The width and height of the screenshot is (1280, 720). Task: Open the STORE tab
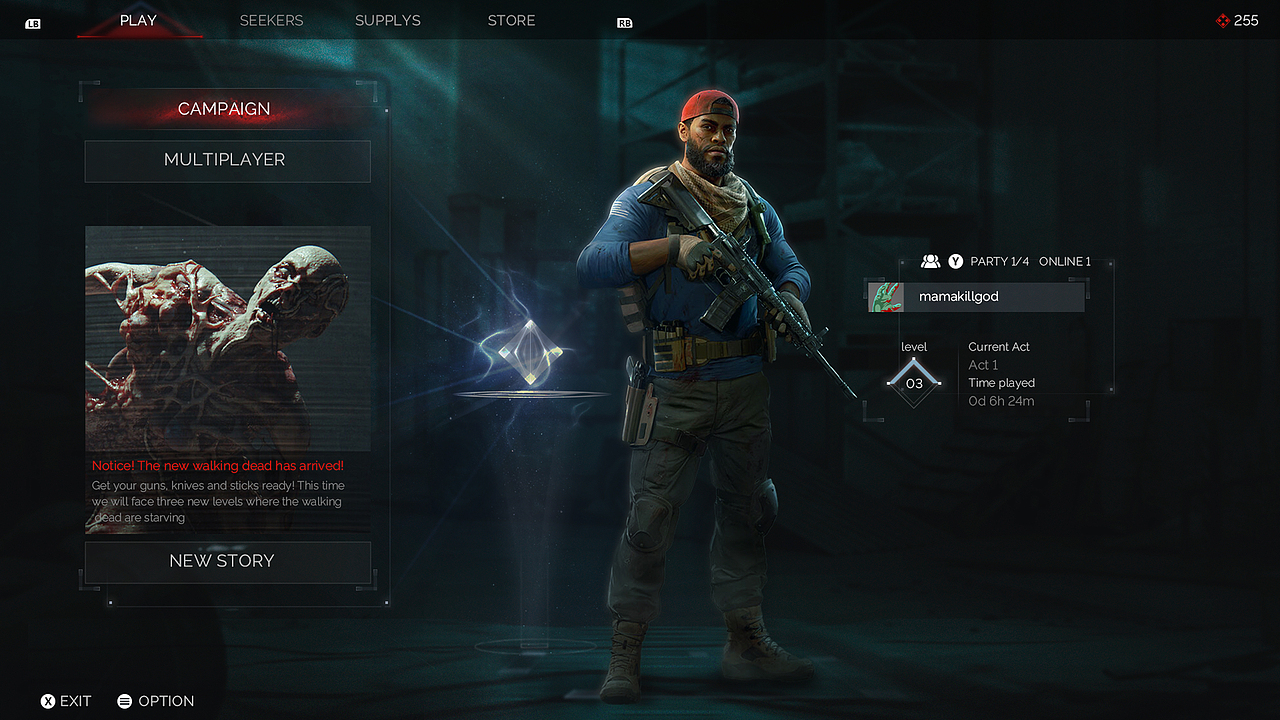point(511,20)
